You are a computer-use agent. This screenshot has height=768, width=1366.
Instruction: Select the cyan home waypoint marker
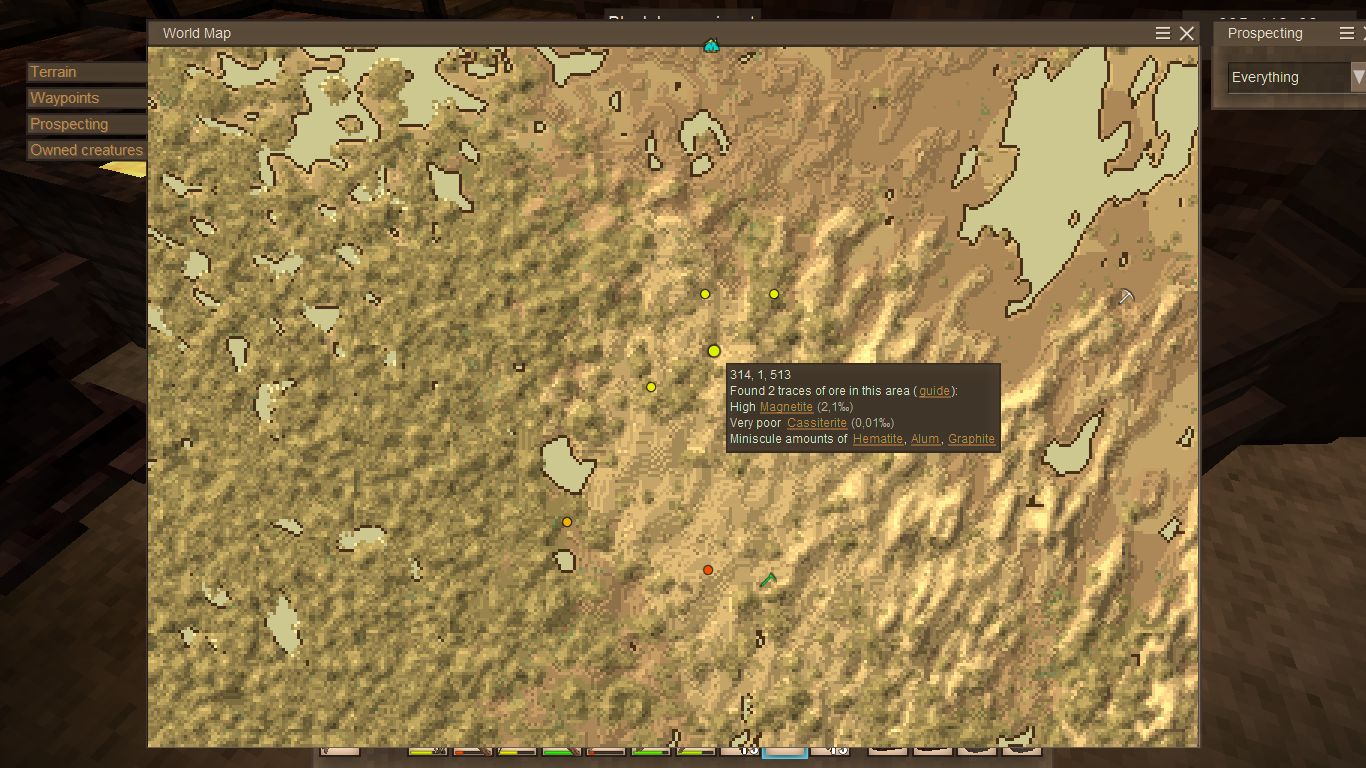pyautogui.click(x=711, y=45)
